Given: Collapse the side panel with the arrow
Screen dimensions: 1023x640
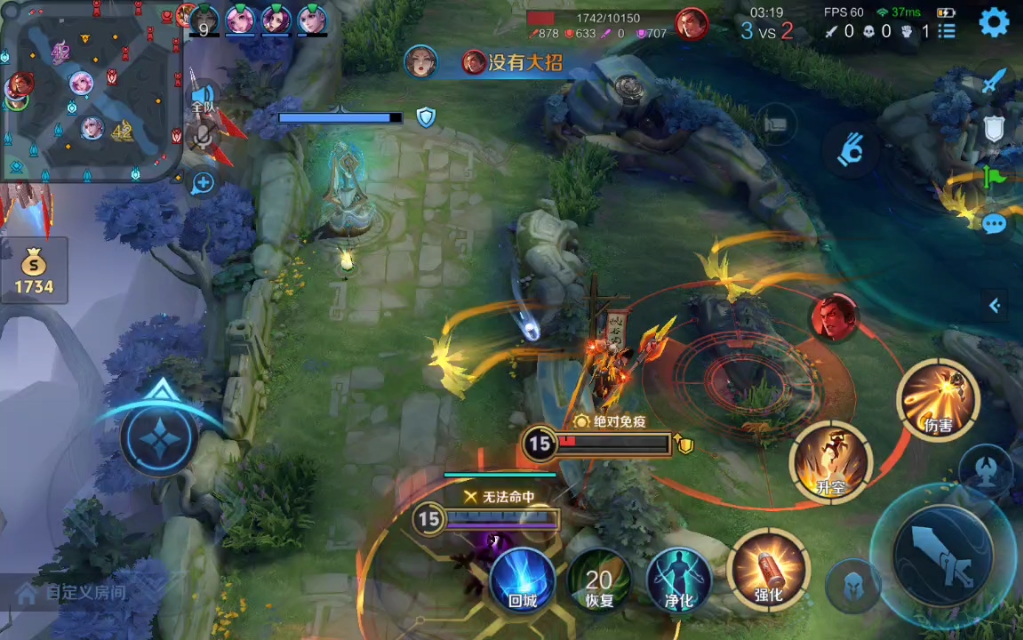Looking at the screenshot, I should pos(995,306).
